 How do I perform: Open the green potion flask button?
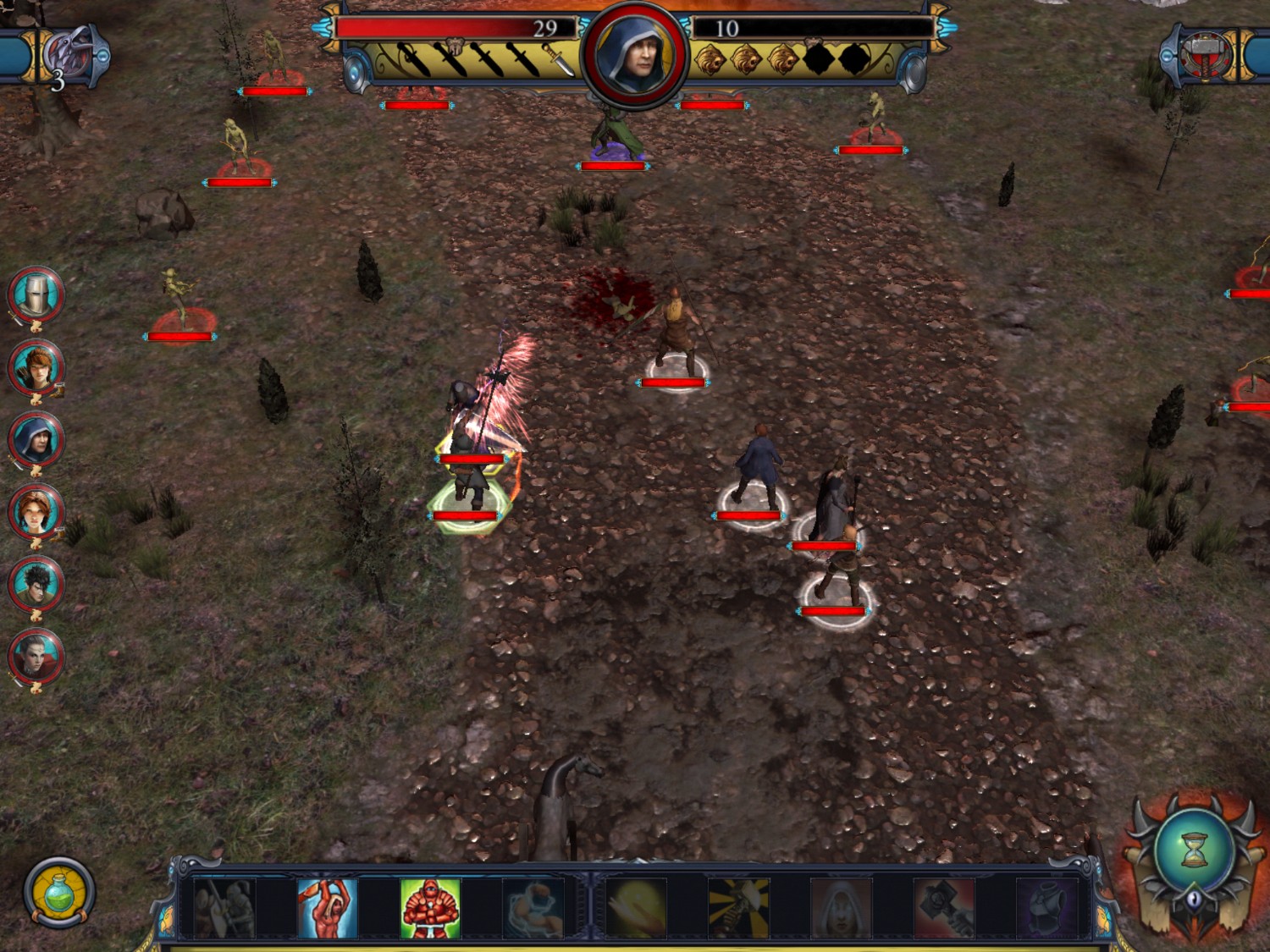[x=58, y=893]
